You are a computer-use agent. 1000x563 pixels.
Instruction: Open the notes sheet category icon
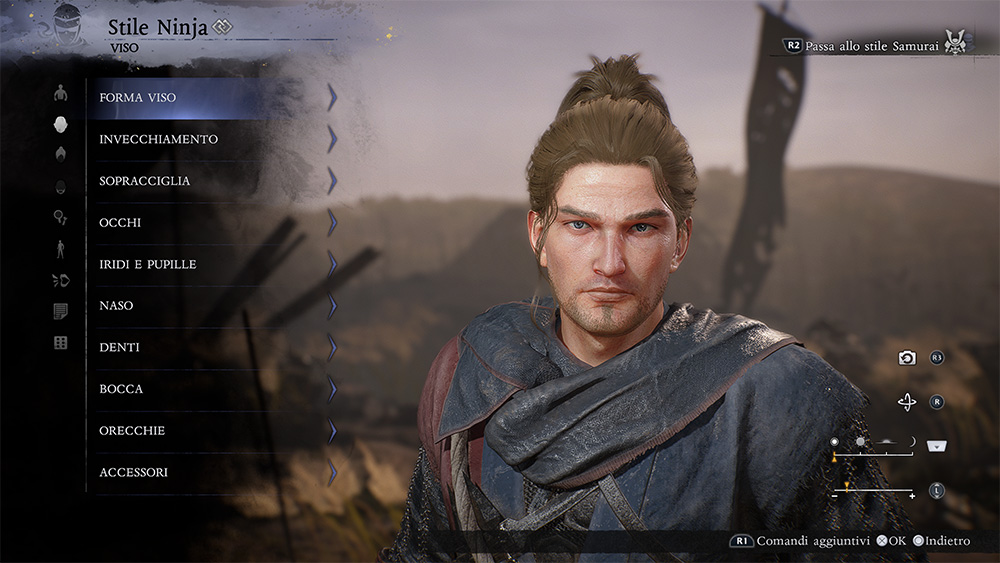click(x=60, y=312)
